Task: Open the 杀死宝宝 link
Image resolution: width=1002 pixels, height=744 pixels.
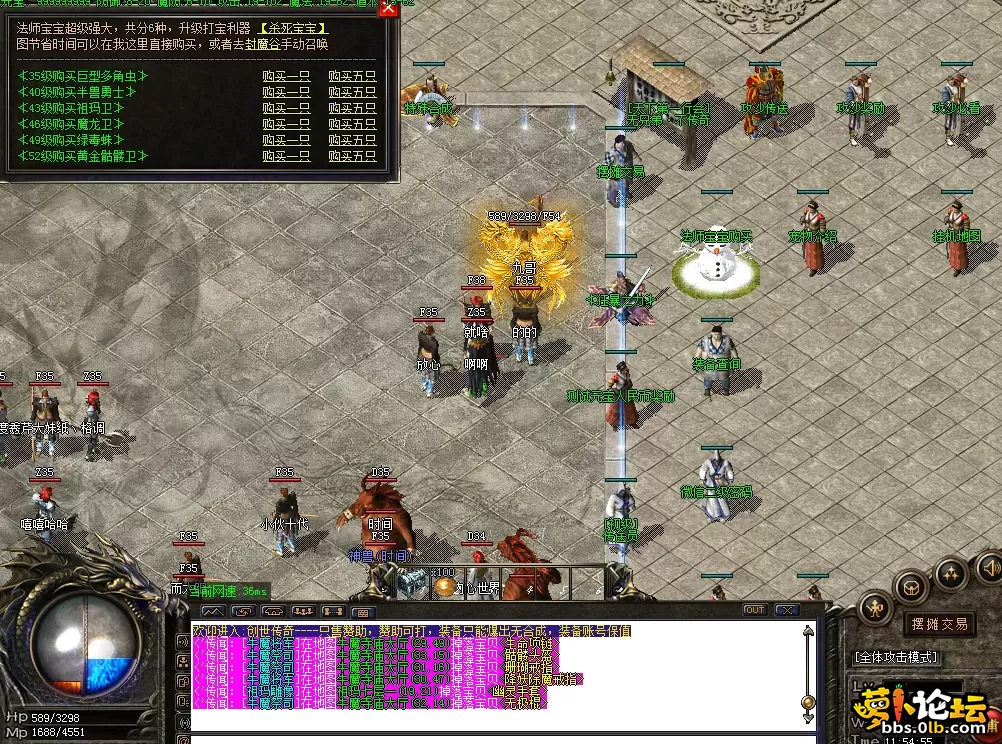Action: click(x=293, y=29)
